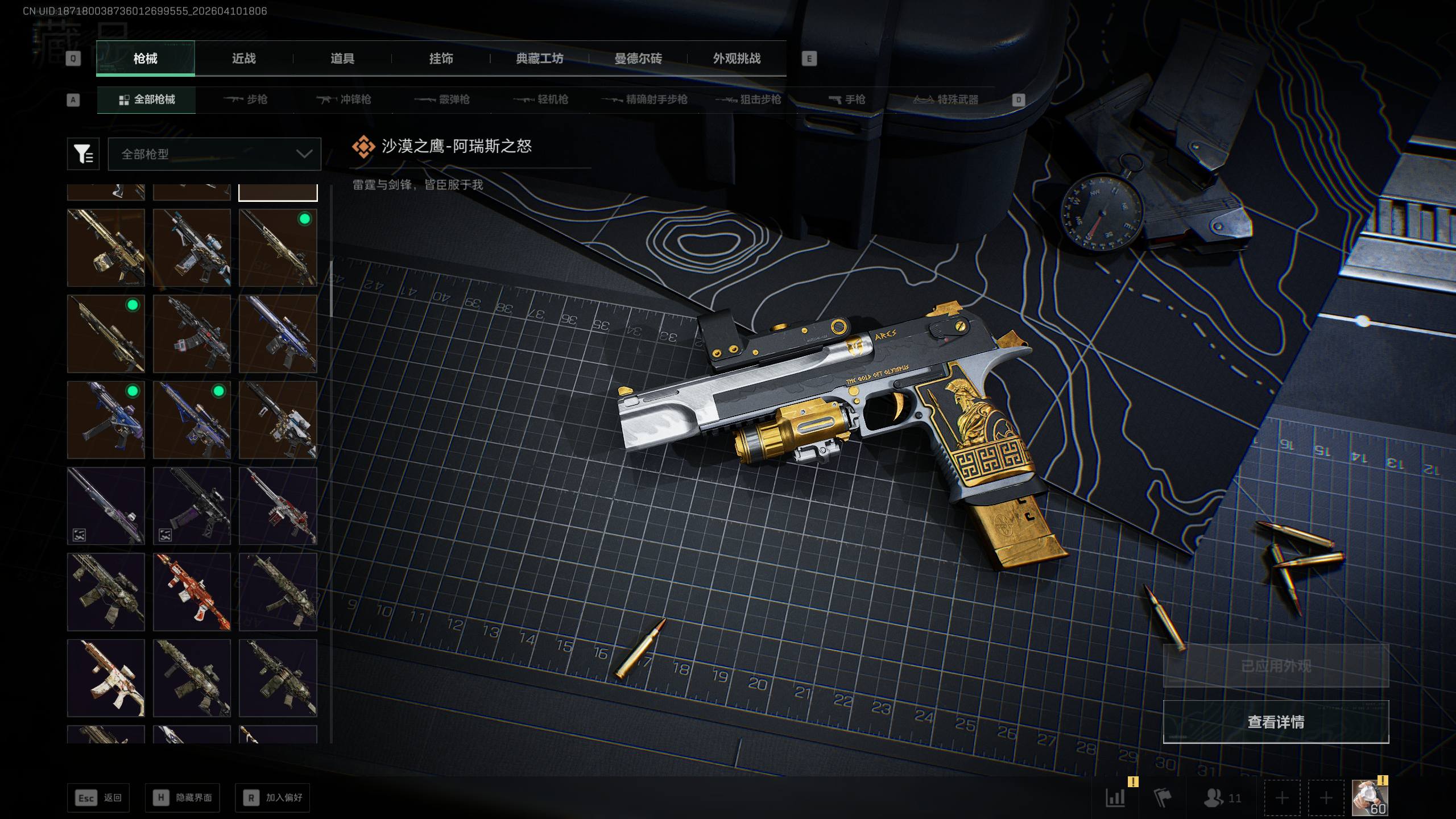Switch to the 近战 tab
The width and height of the screenshot is (1456, 819).
243,59
